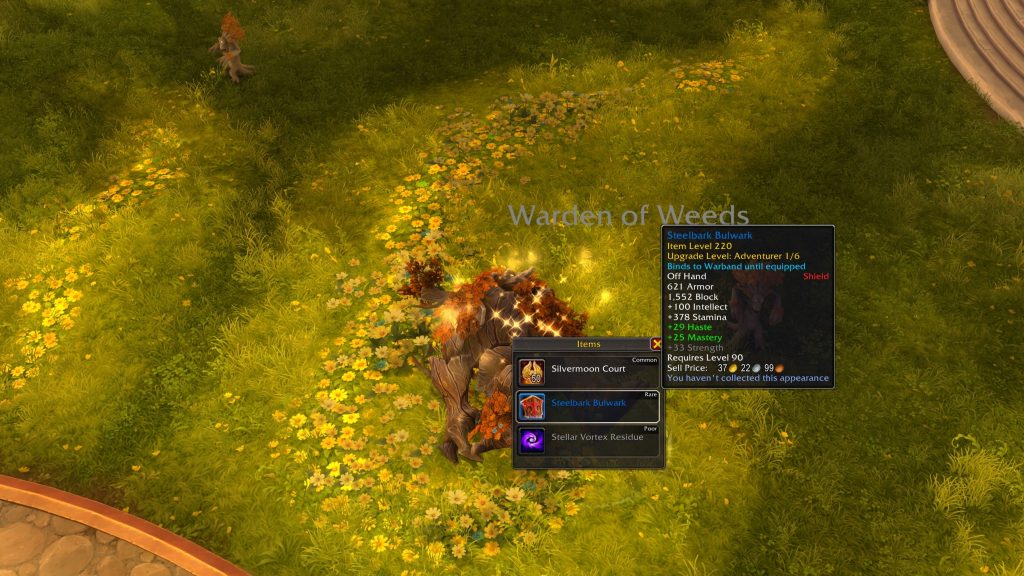Take the Steelbark Bulwark shield
Screen dimensions: 1024x576
(588, 405)
